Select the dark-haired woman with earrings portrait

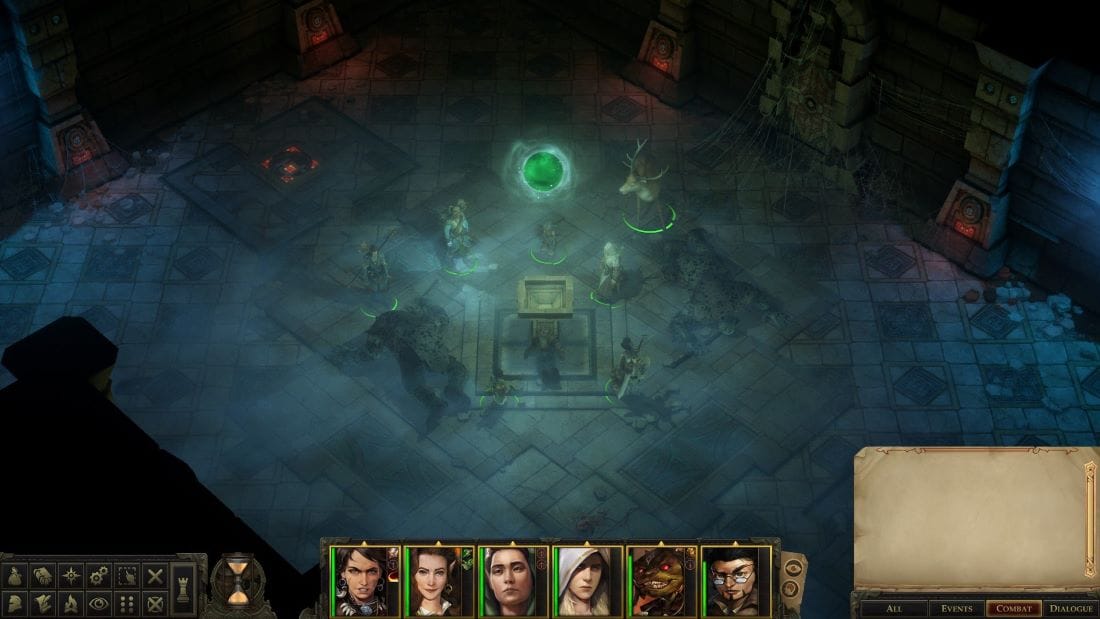tap(366, 581)
